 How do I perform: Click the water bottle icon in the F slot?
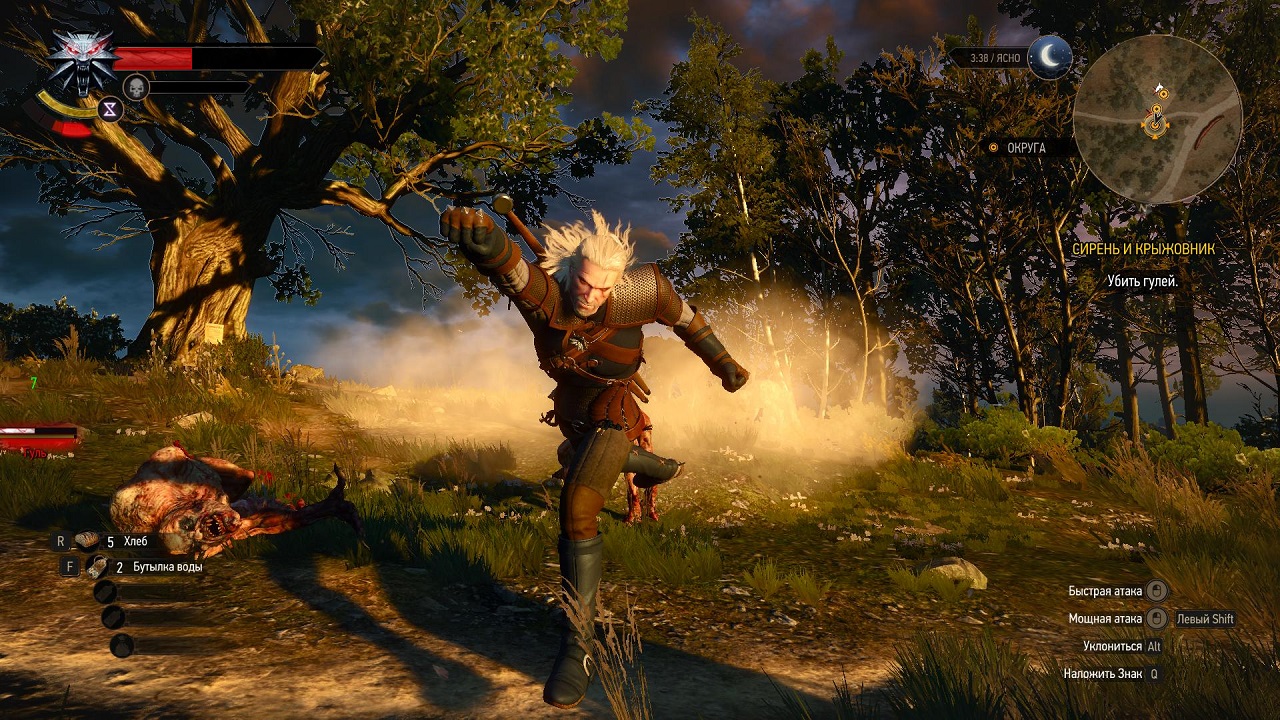[x=95, y=564]
